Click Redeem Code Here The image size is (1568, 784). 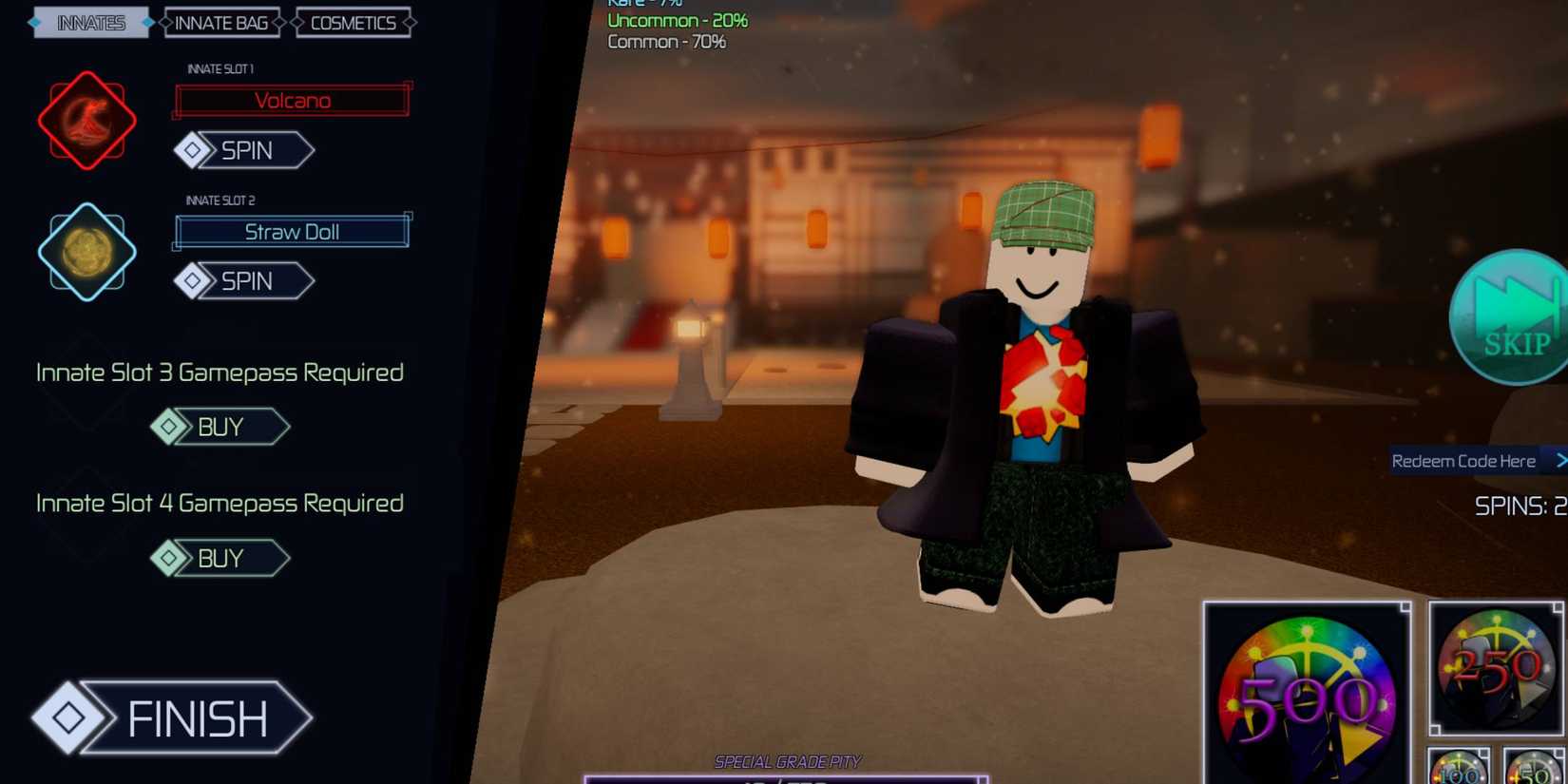coord(1464,460)
